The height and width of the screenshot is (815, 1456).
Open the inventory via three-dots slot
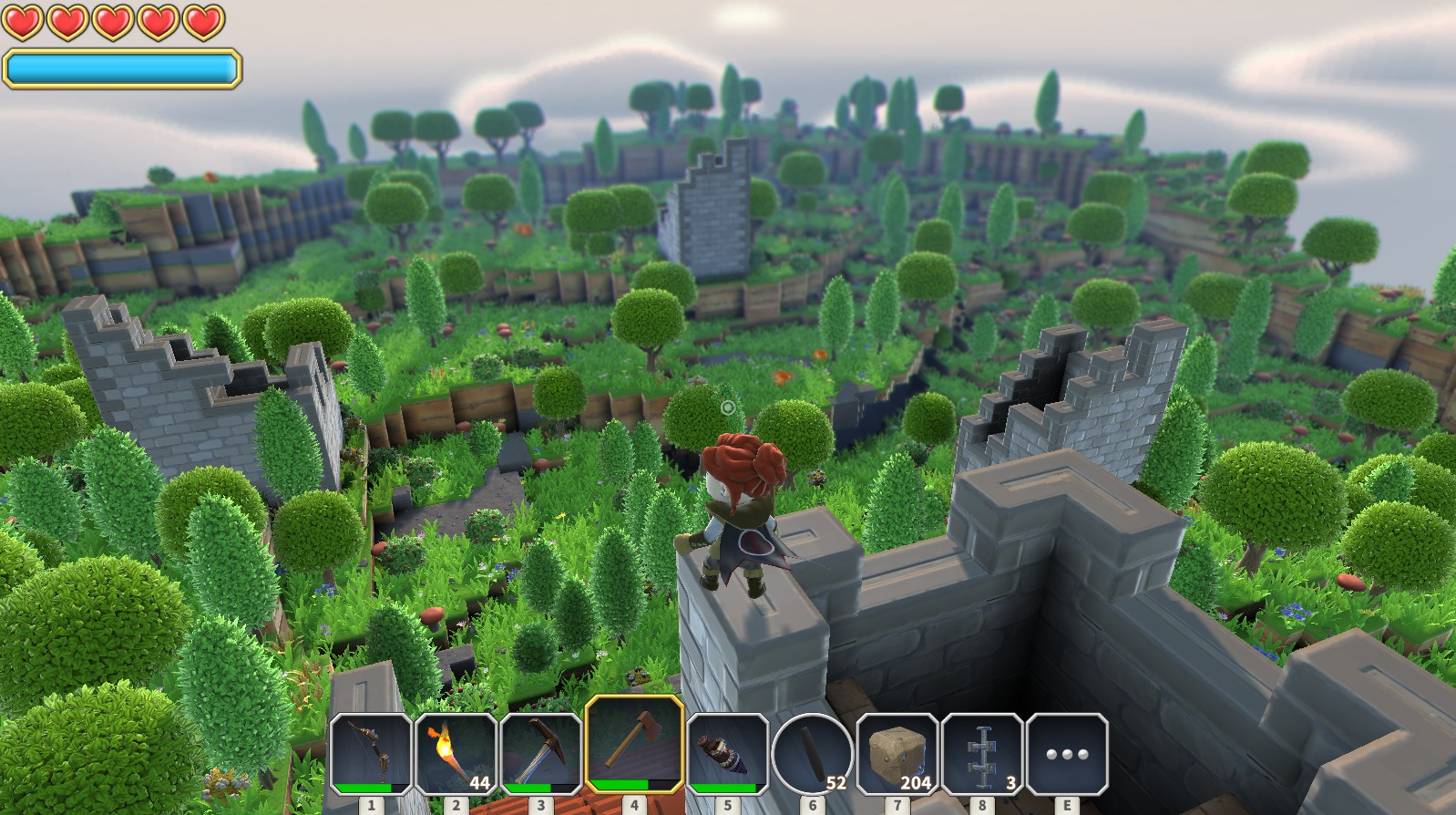[1067, 753]
